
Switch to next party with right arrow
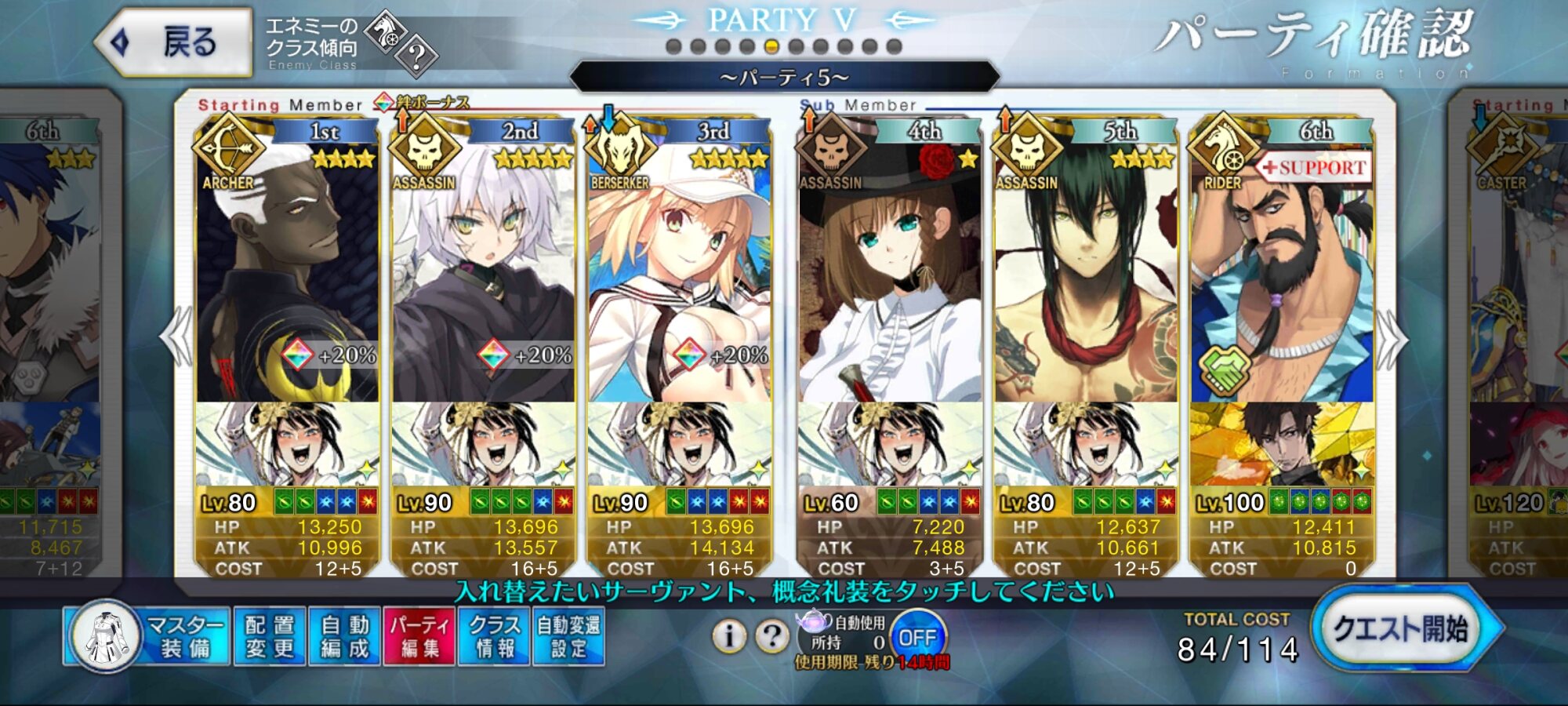click(1392, 339)
